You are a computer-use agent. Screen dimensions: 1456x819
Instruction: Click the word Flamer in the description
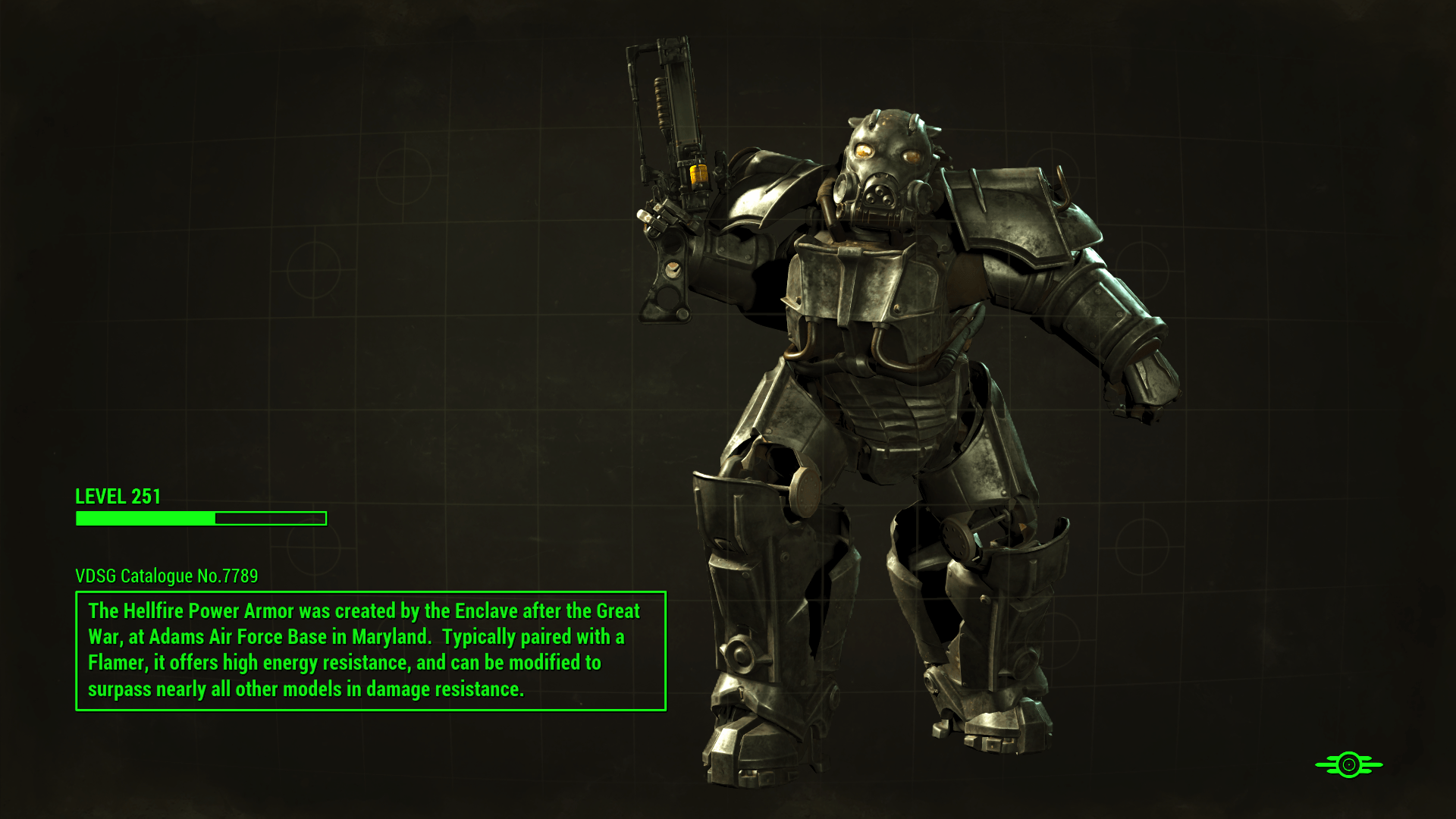pos(121,662)
